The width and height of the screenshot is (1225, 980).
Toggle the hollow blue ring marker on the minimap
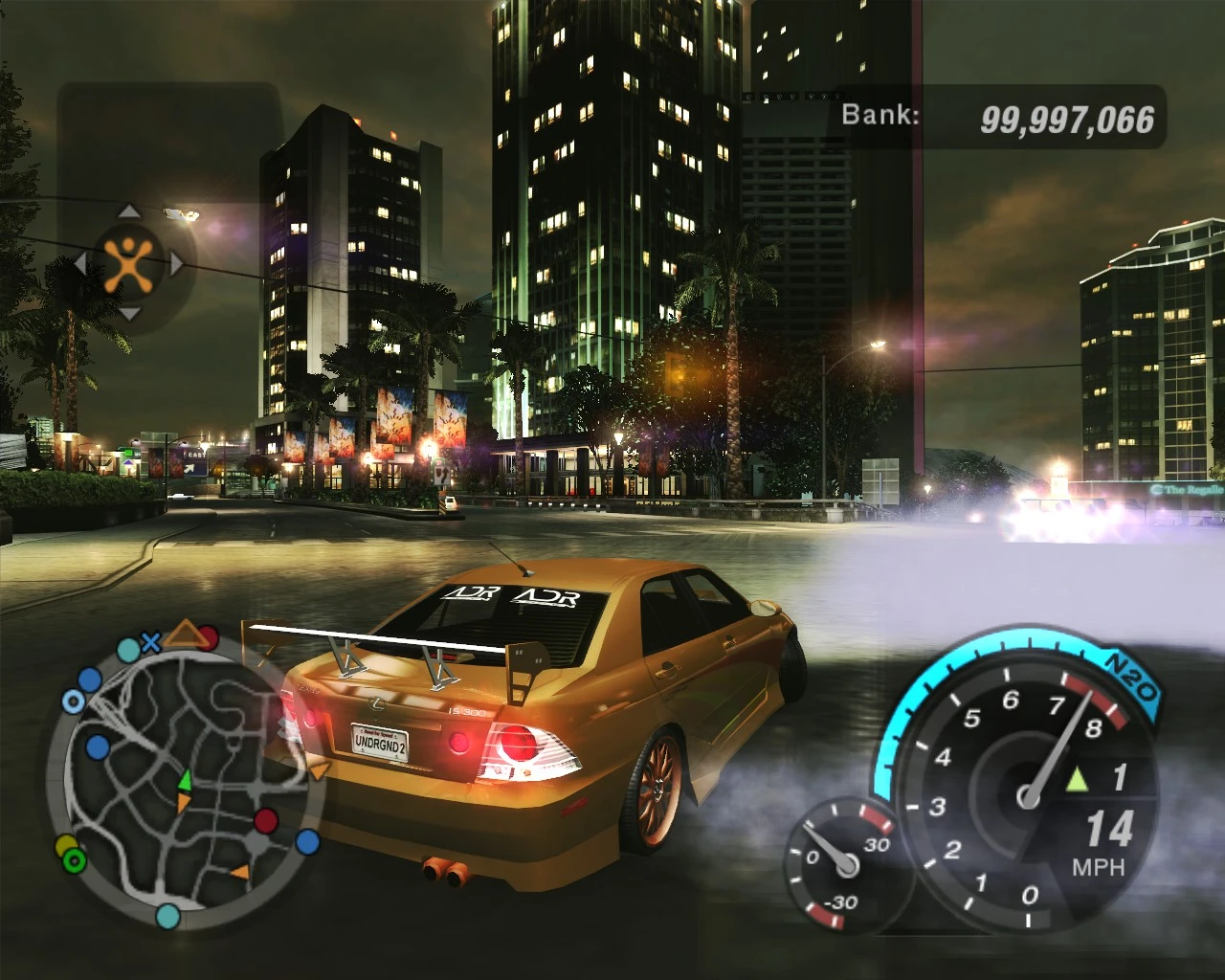click(x=73, y=700)
